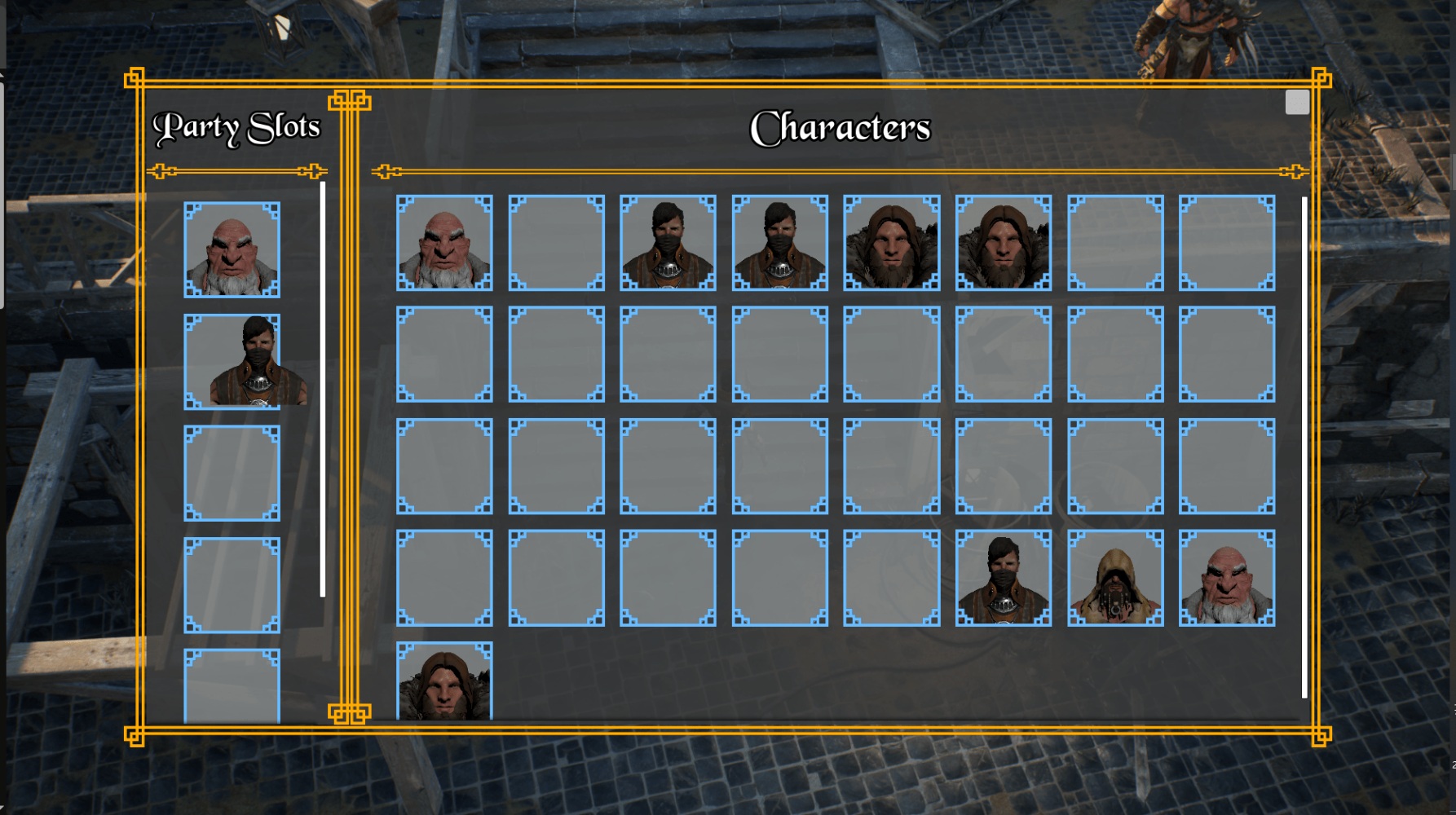The image size is (1456, 815).
Task: Click the empty slot beside the bald dwarf
Action: 557,243
